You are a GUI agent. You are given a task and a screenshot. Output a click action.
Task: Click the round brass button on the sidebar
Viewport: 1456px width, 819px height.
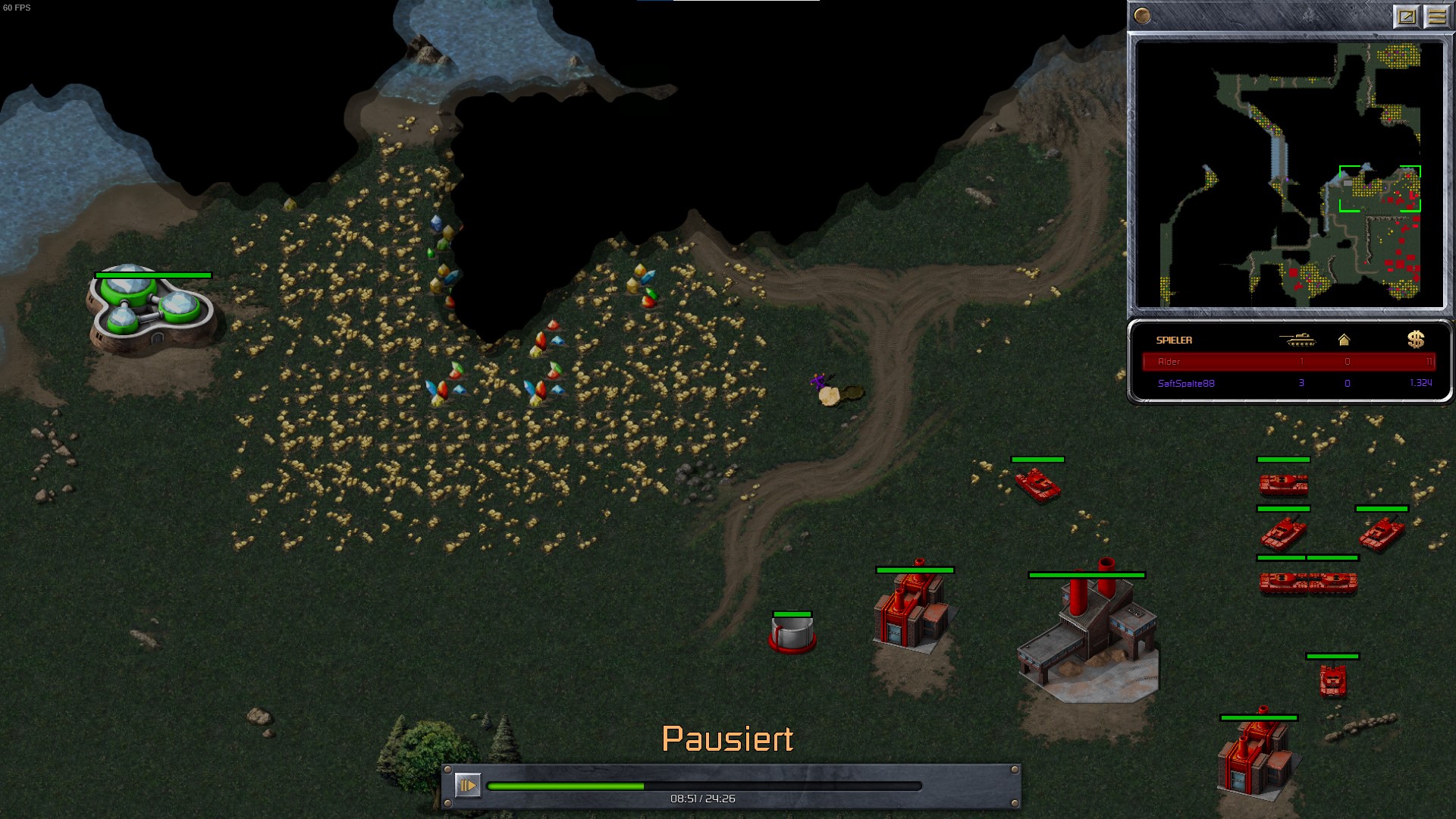[1142, 16]
